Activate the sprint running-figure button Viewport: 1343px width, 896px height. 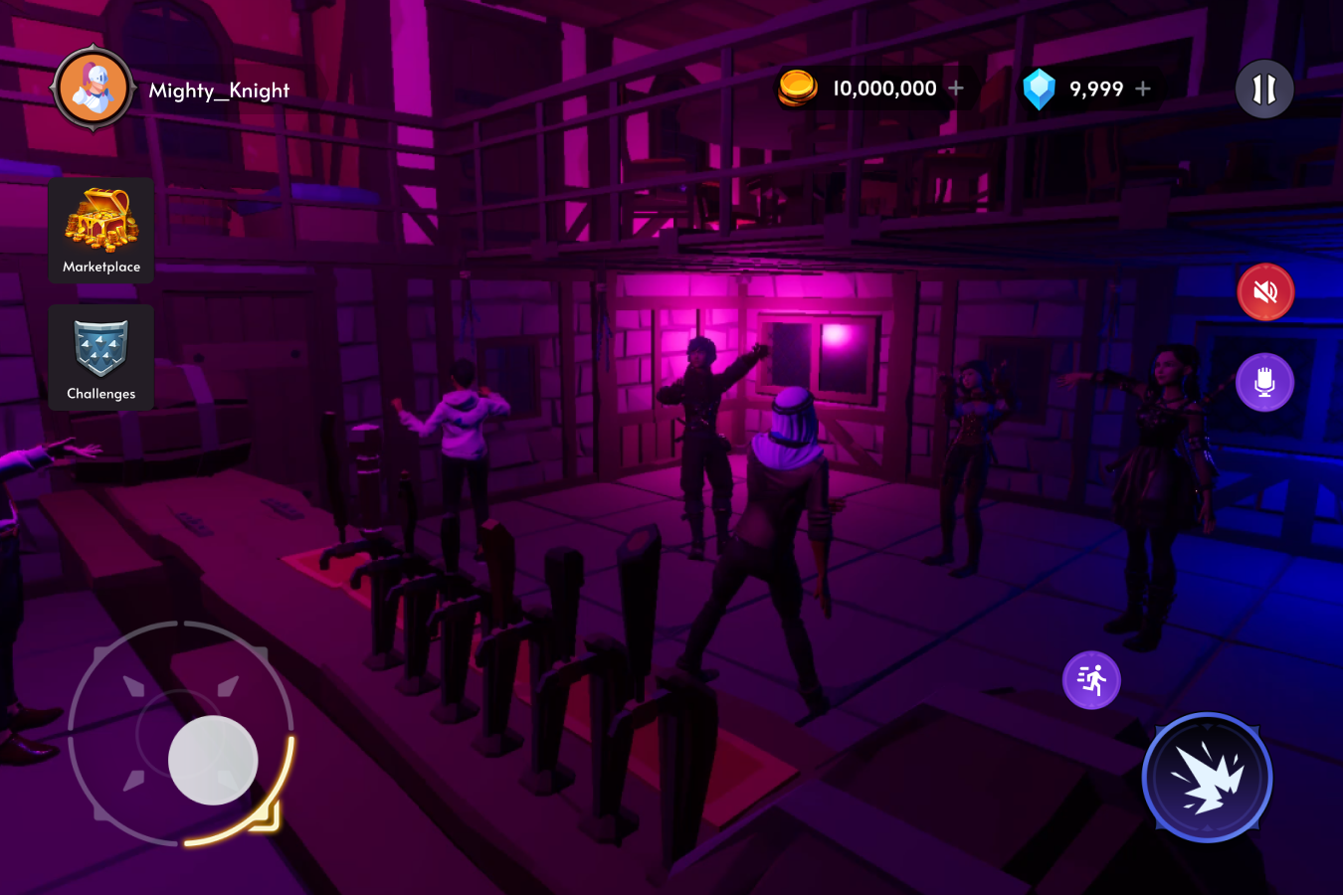click(1091, 680)
